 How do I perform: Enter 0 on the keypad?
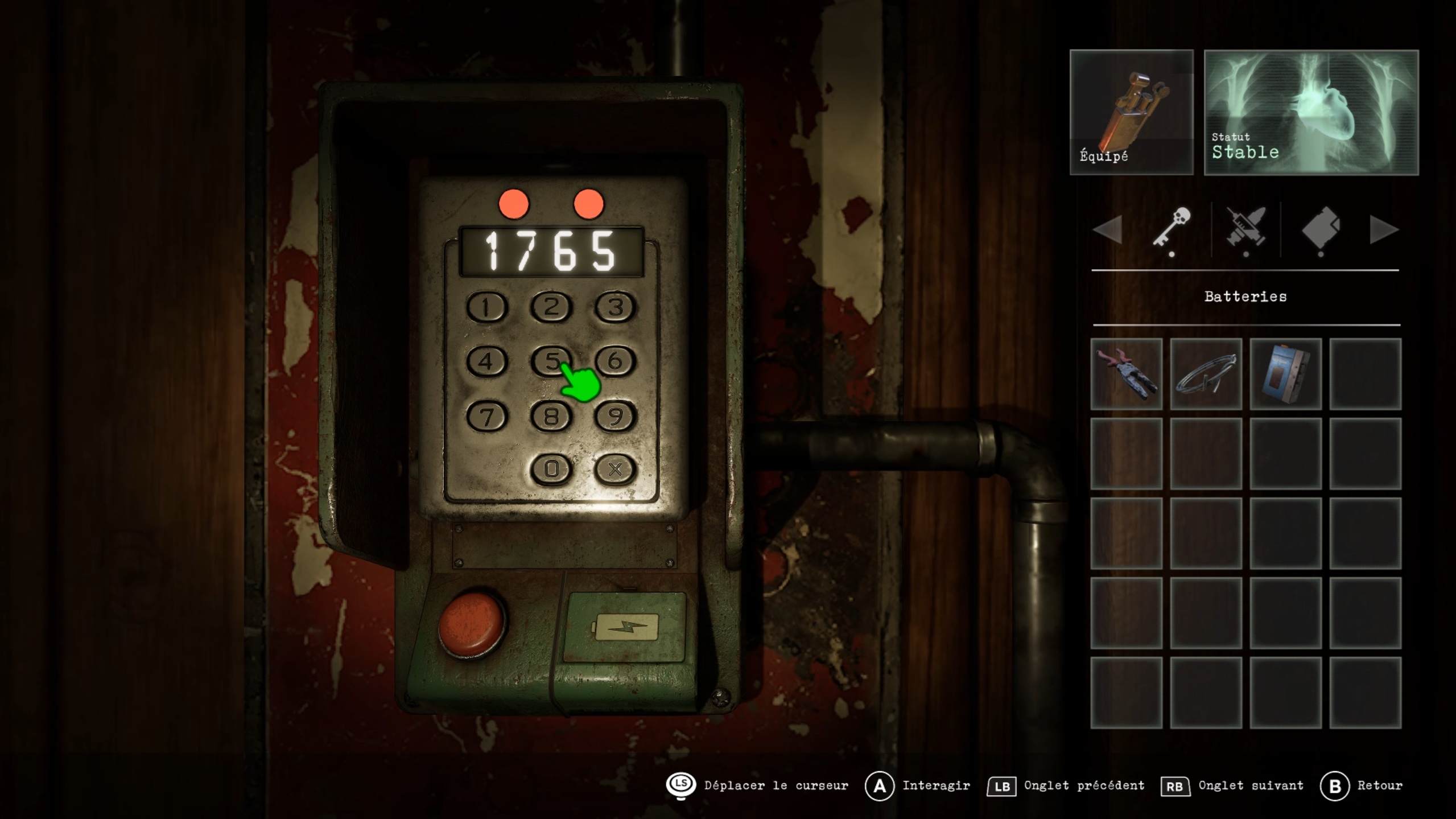[551, 470]
